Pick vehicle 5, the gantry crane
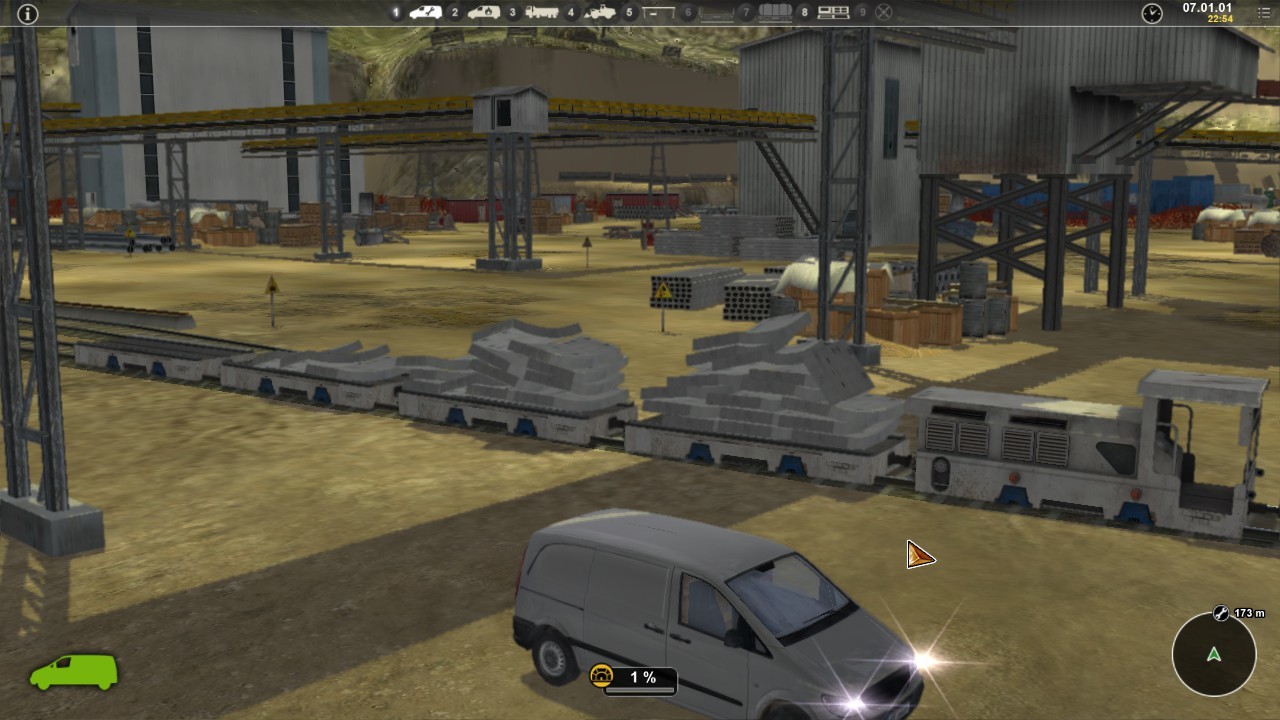 point(657,13)
